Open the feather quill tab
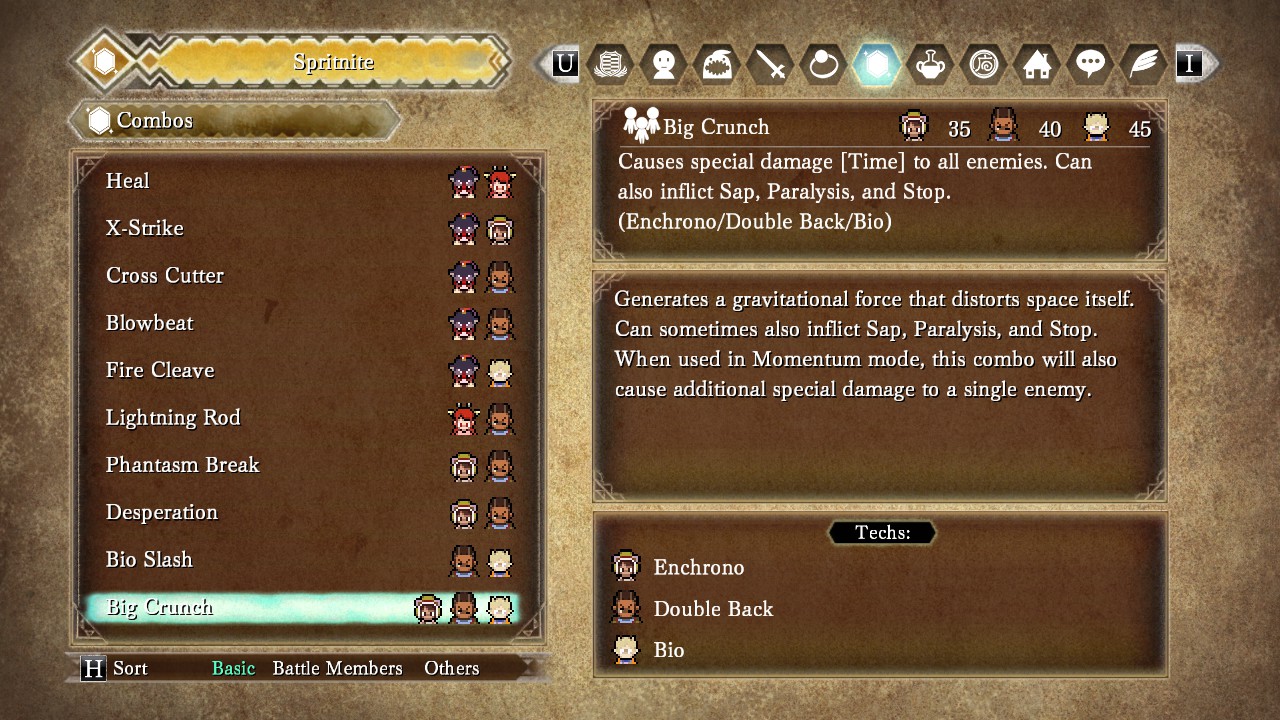 pyautogui.click(x=1142, y=64)
